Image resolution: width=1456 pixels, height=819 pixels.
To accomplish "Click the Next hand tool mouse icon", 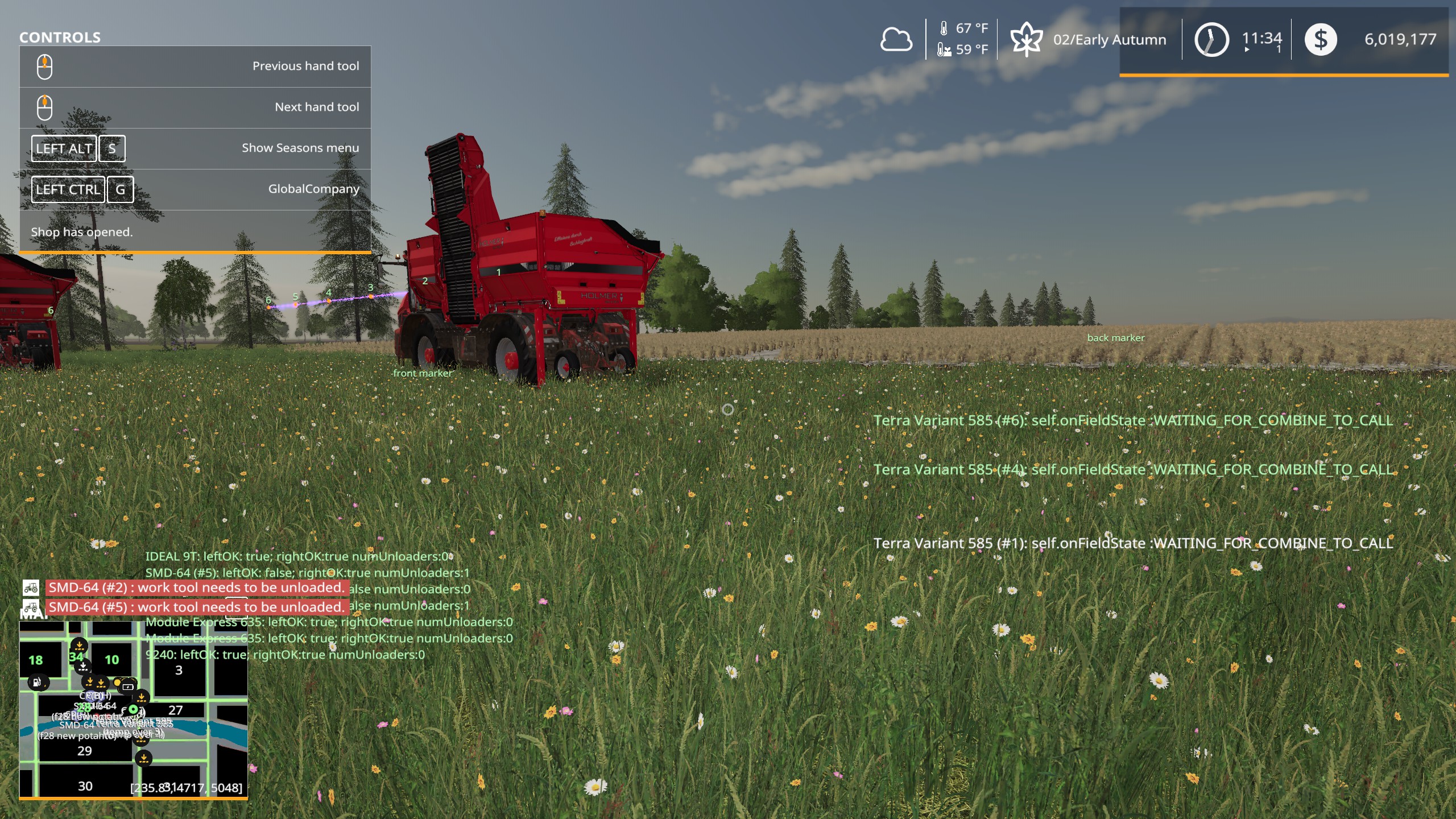I will pos(45,106).
